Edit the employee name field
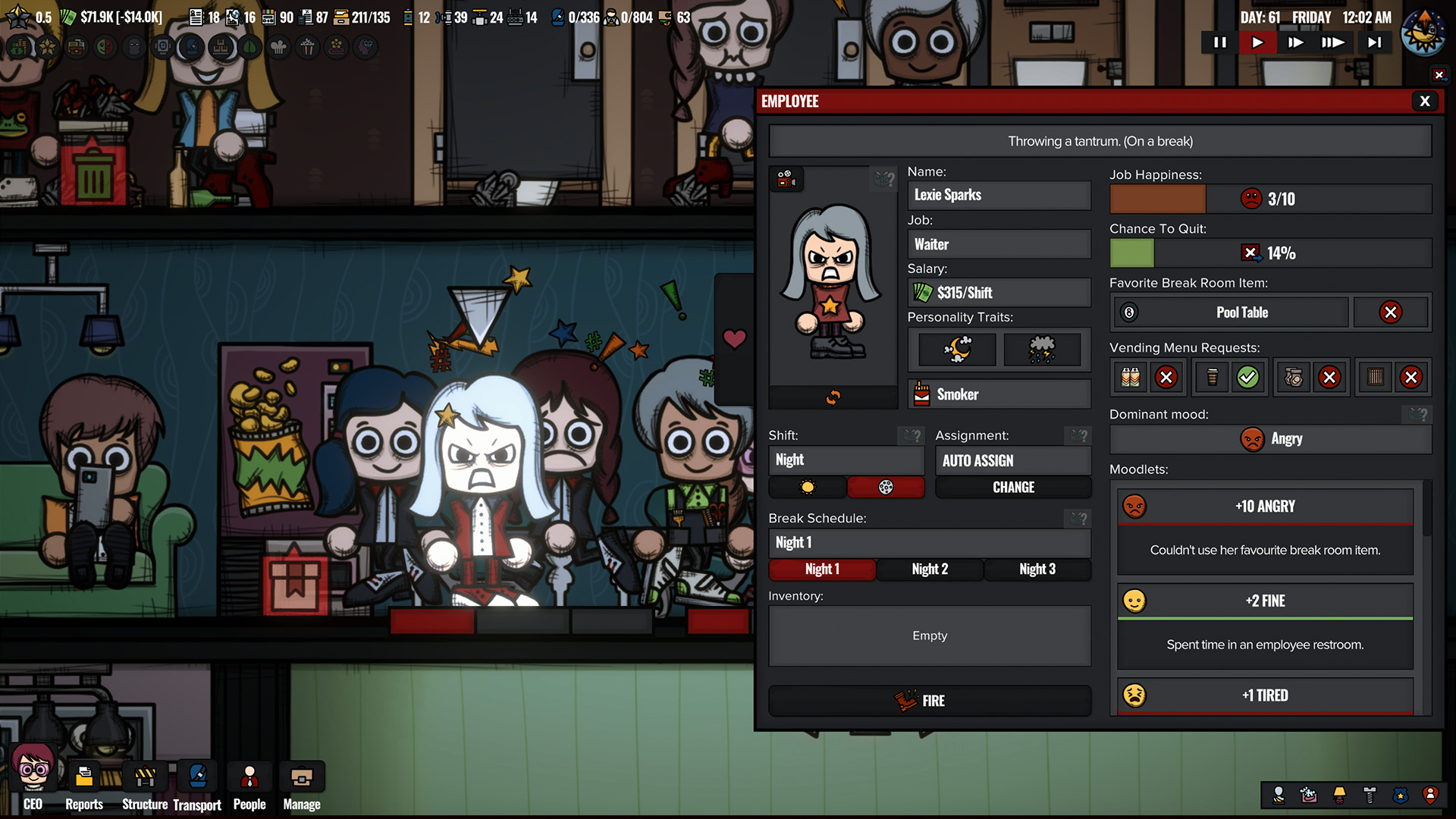The width and height of the screenshot is (1456, 819). point(999,196)
